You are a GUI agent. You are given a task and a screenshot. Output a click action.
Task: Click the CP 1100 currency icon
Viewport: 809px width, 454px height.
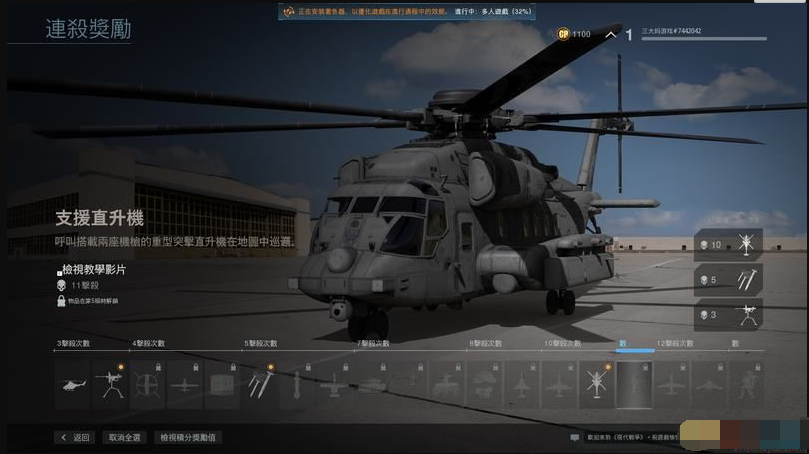(564, 34)
